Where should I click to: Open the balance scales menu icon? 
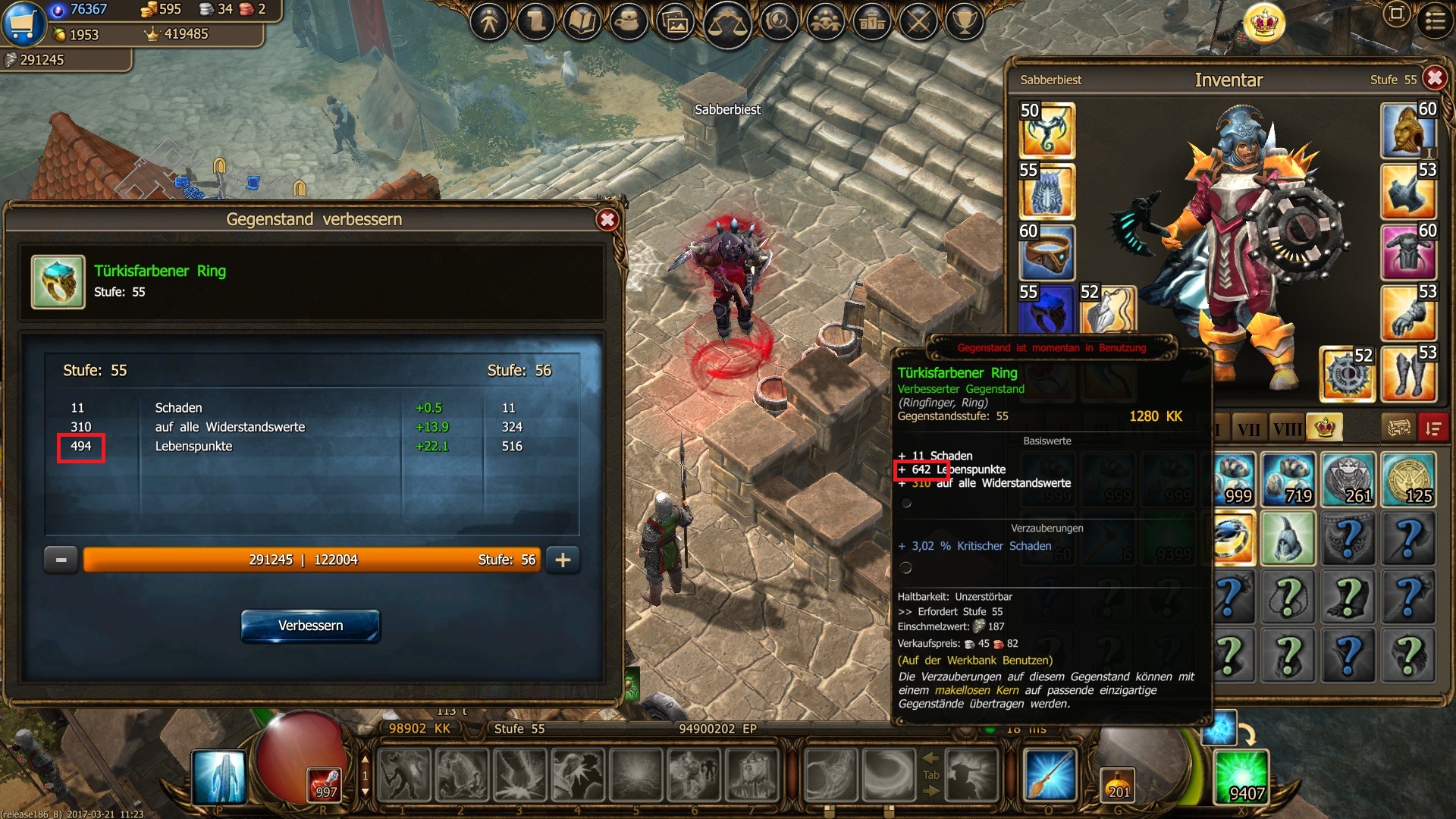click(x=726, y=23)
